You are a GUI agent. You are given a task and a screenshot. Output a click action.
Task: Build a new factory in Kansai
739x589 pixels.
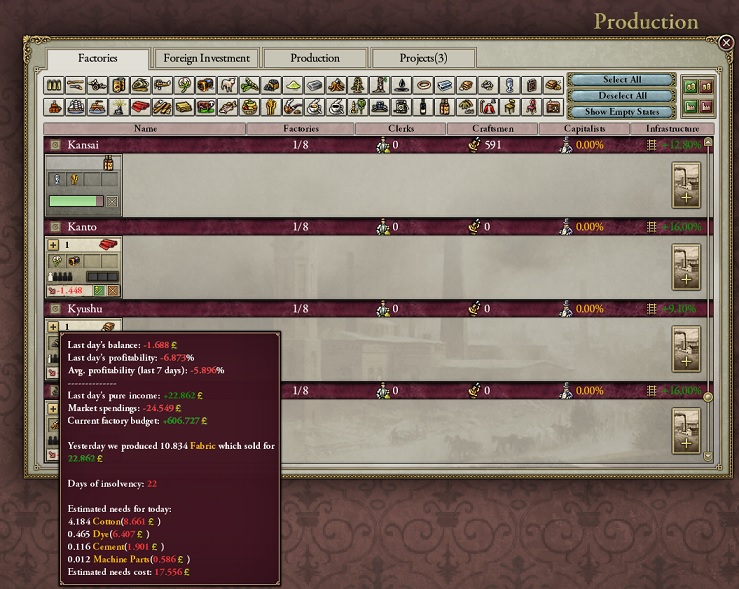pos(687,185)
